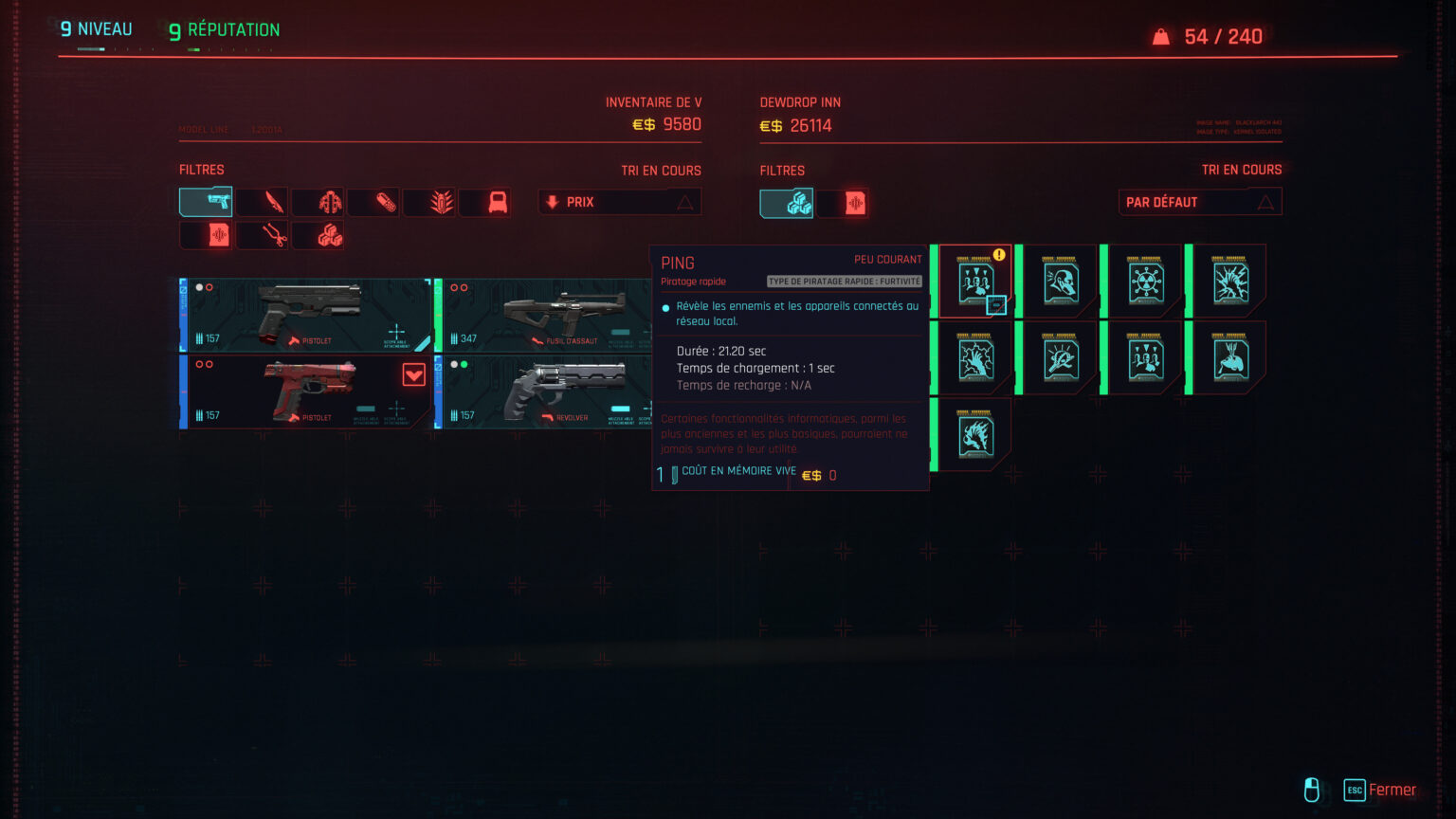This screenshot has height=819, width=1456.
Task: Select the quickhack chip filter
Action: coord(206,235)
